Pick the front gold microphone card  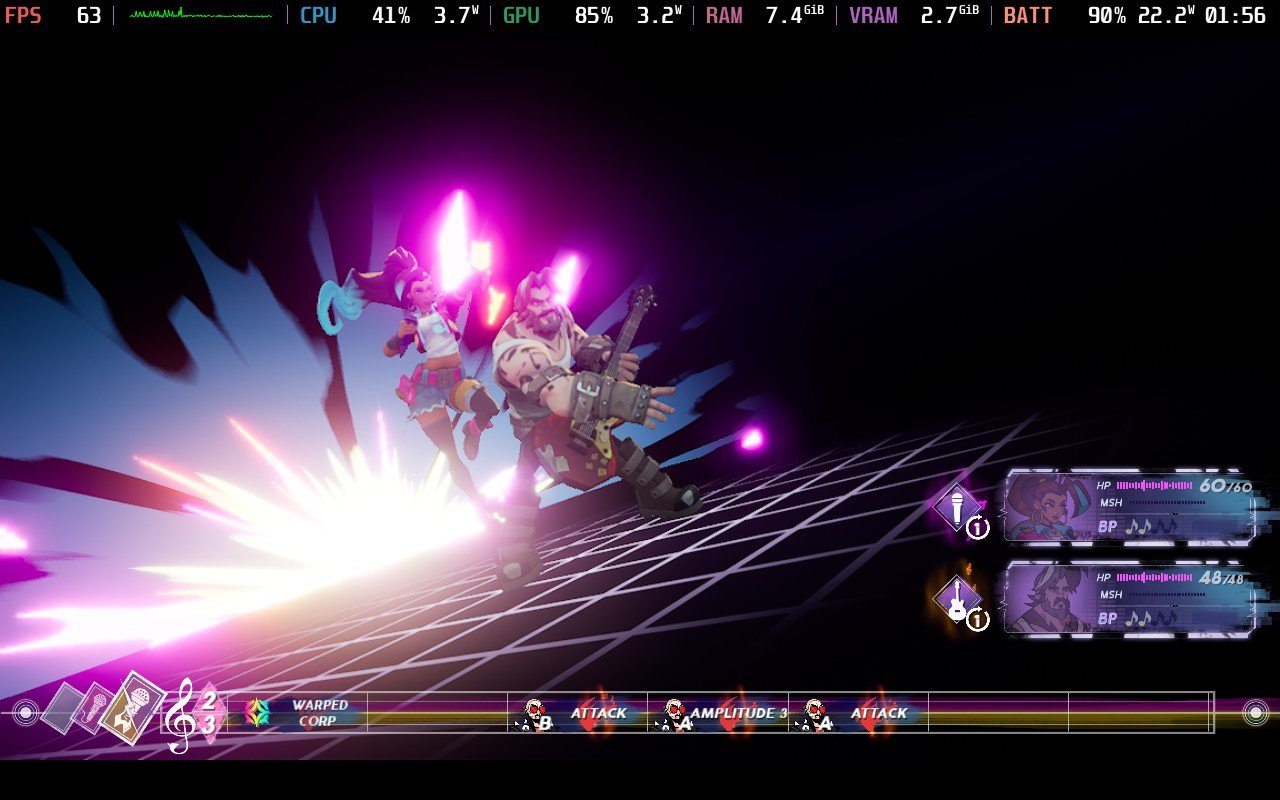coord(133,708)
